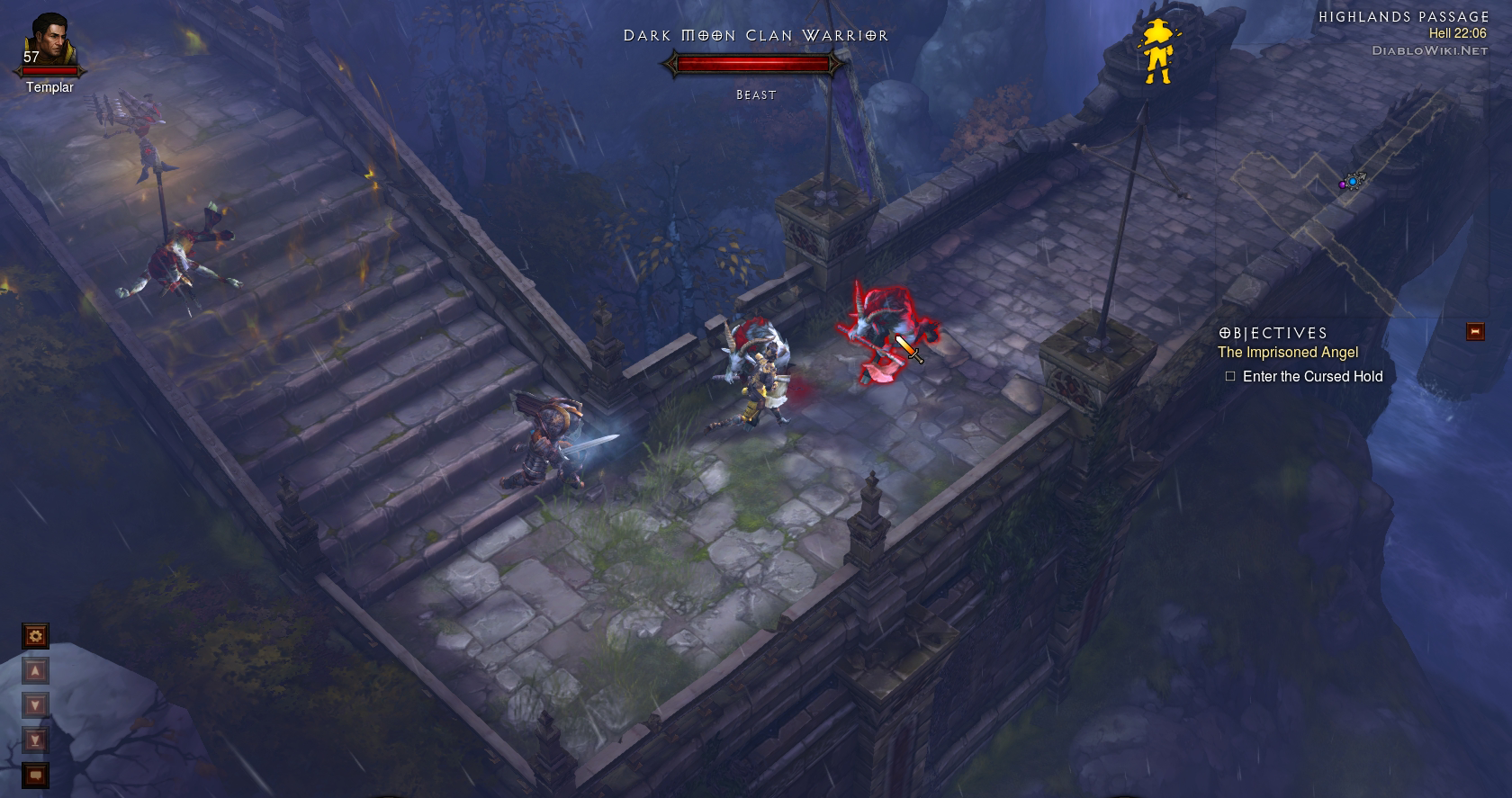The image size is (1512, 798).
Task: Click the Enter the Cursed Hold objective
Action: point(1311,377)
